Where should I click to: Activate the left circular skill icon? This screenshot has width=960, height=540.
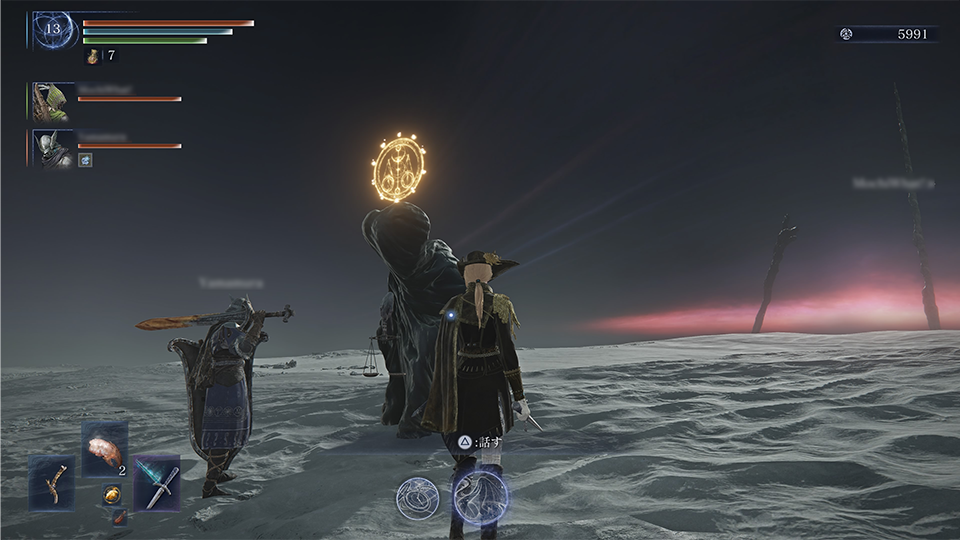[417, 498]
